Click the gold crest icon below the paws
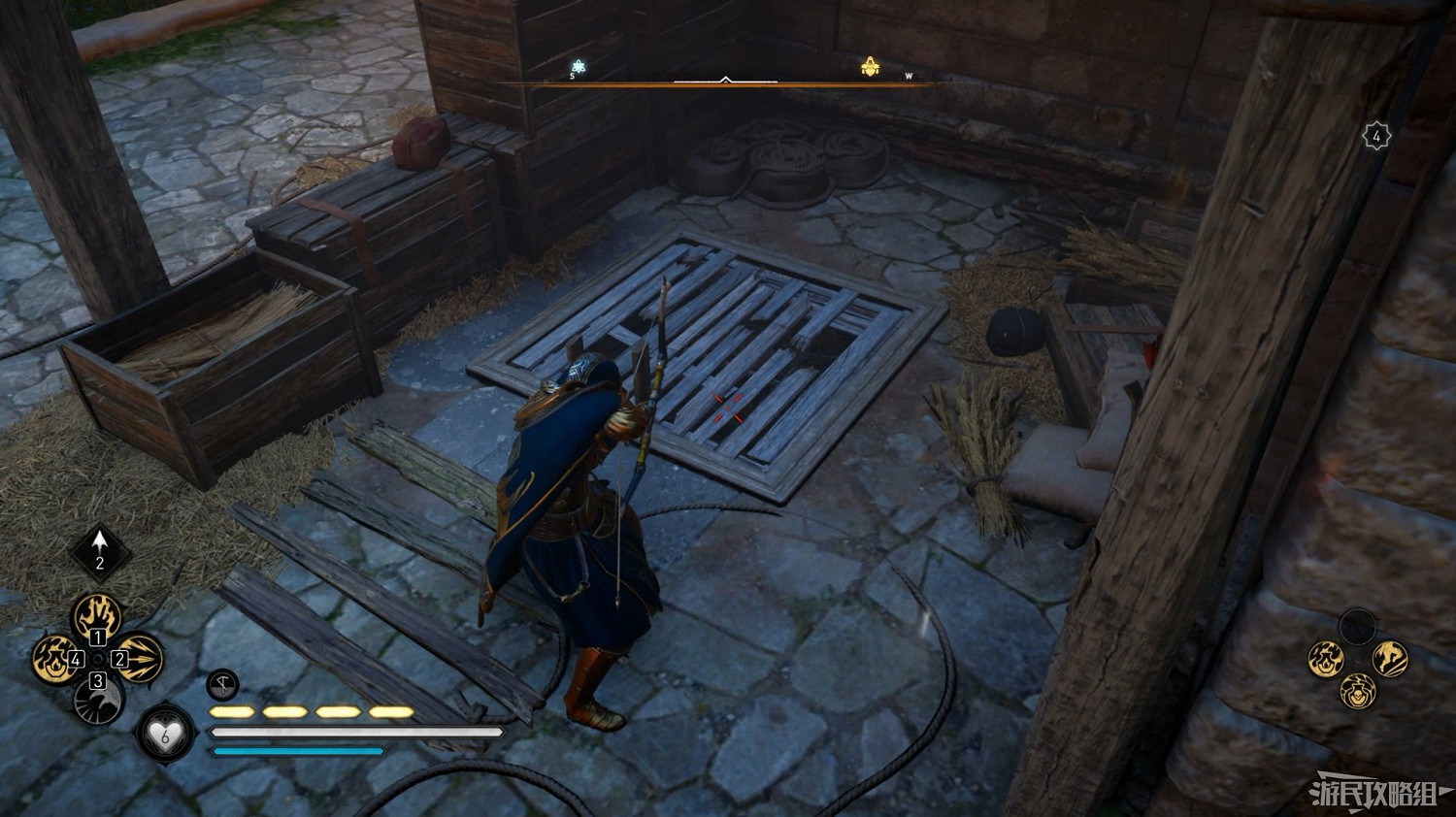Viewport: 1456px width, 817px height. click(1357, 692)
